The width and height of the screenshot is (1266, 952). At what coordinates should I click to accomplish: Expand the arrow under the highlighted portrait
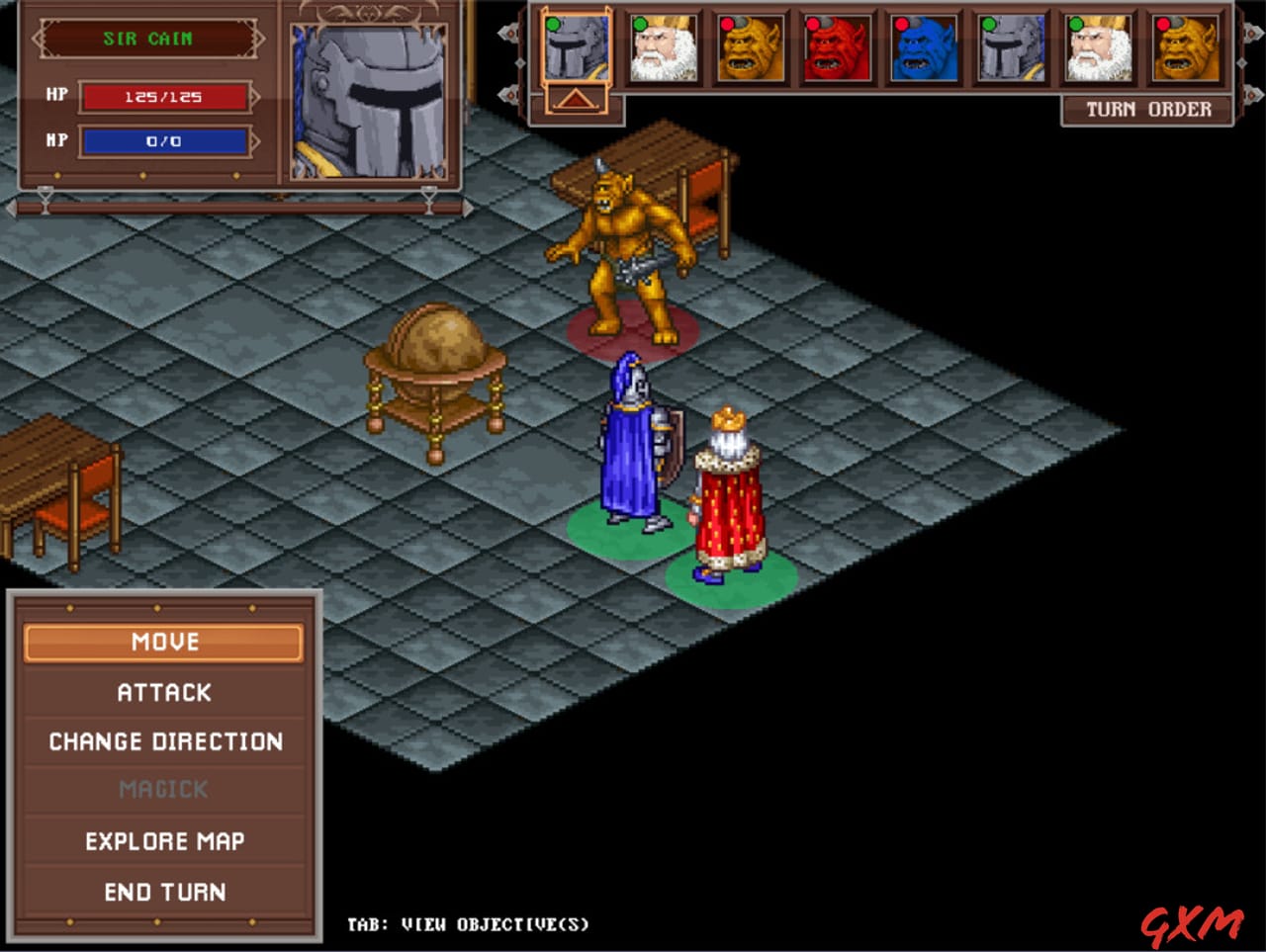[x=577, y=99]
